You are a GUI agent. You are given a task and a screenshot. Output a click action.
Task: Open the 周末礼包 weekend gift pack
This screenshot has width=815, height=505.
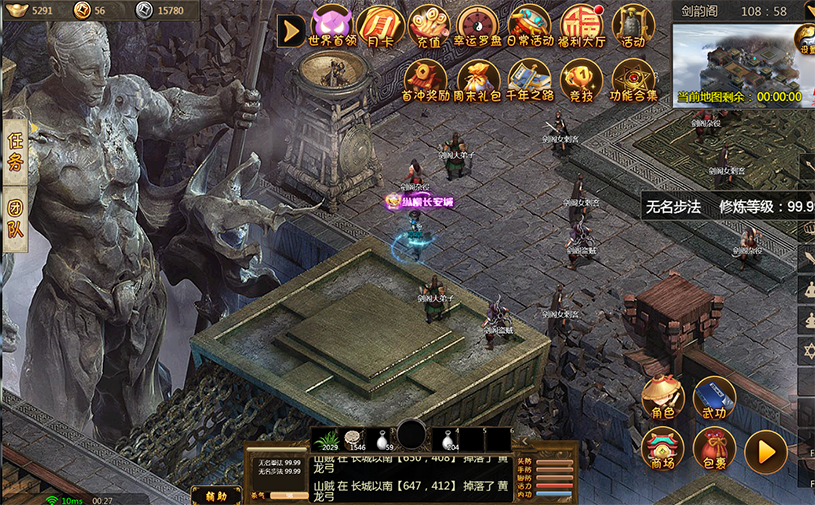click(478, 80)
